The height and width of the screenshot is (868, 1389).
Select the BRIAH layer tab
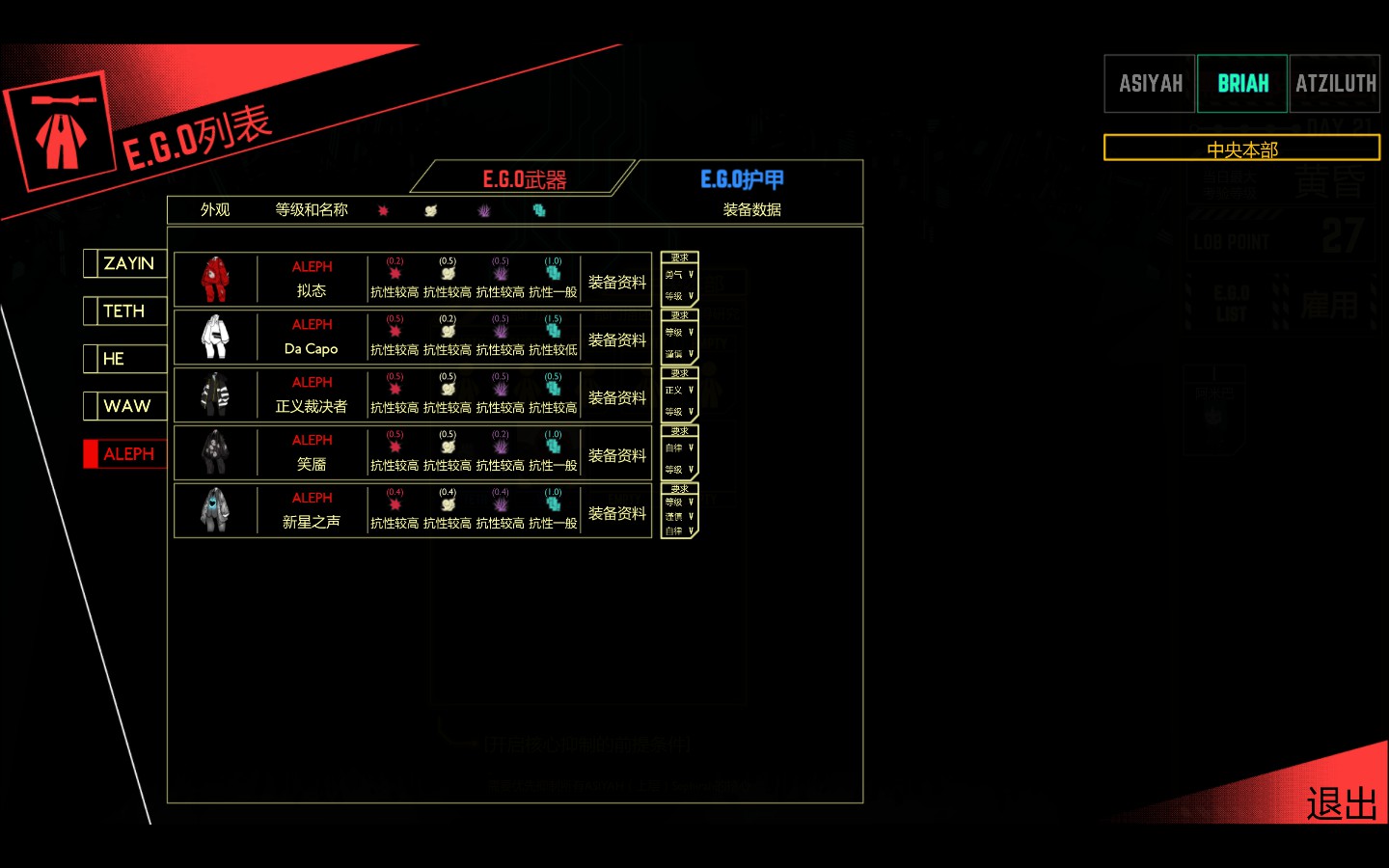coord(1242,84)
